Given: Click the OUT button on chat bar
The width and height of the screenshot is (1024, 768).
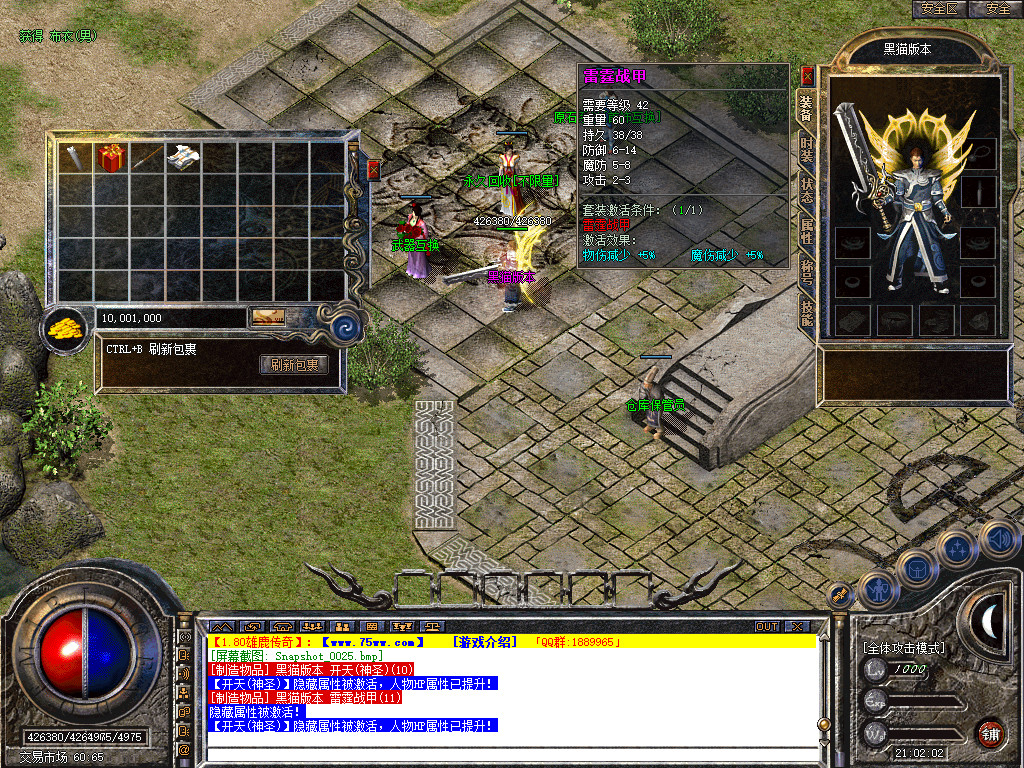Looking at the screenshot, I should click(x=767, y=626).
